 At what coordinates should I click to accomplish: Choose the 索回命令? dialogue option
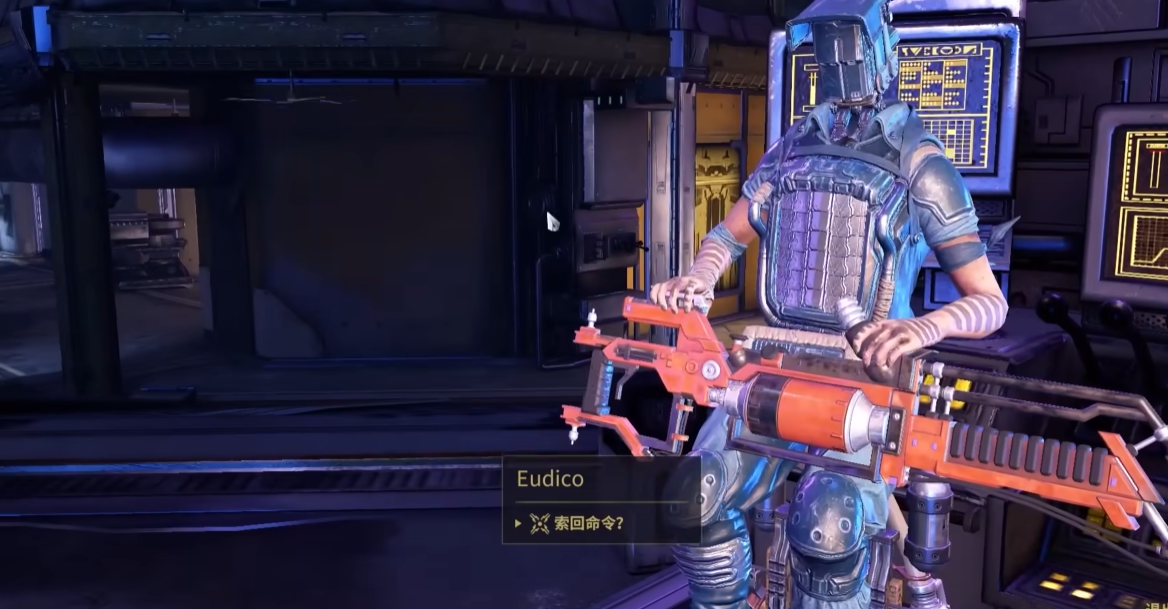point(589,523)
